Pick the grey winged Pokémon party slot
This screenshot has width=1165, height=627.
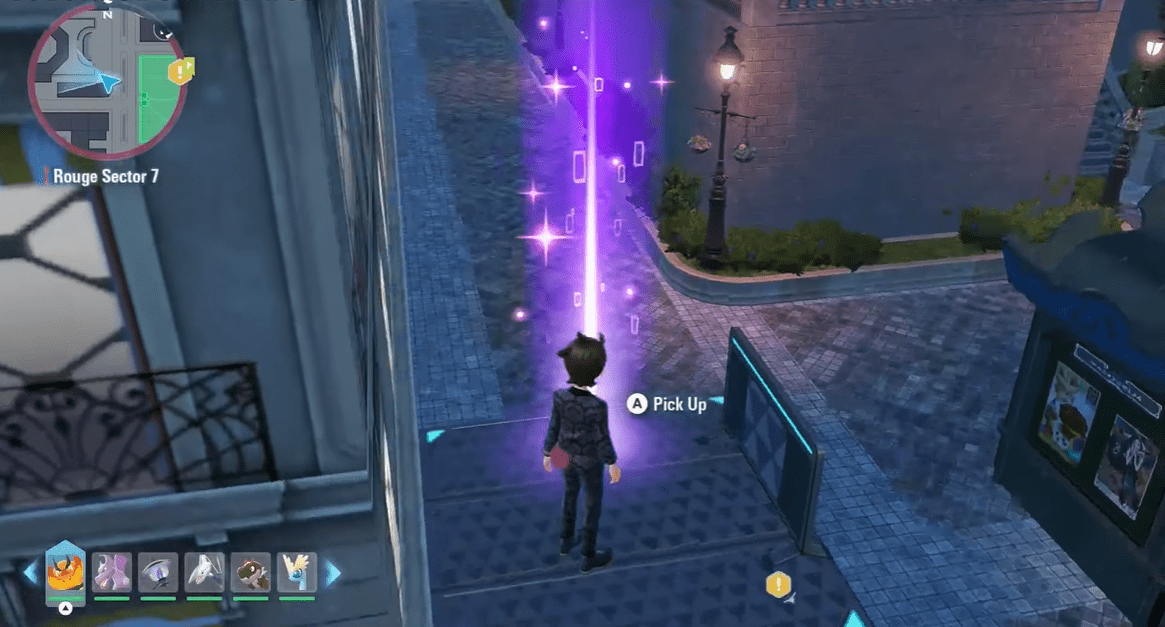click(x=205, y=572)
